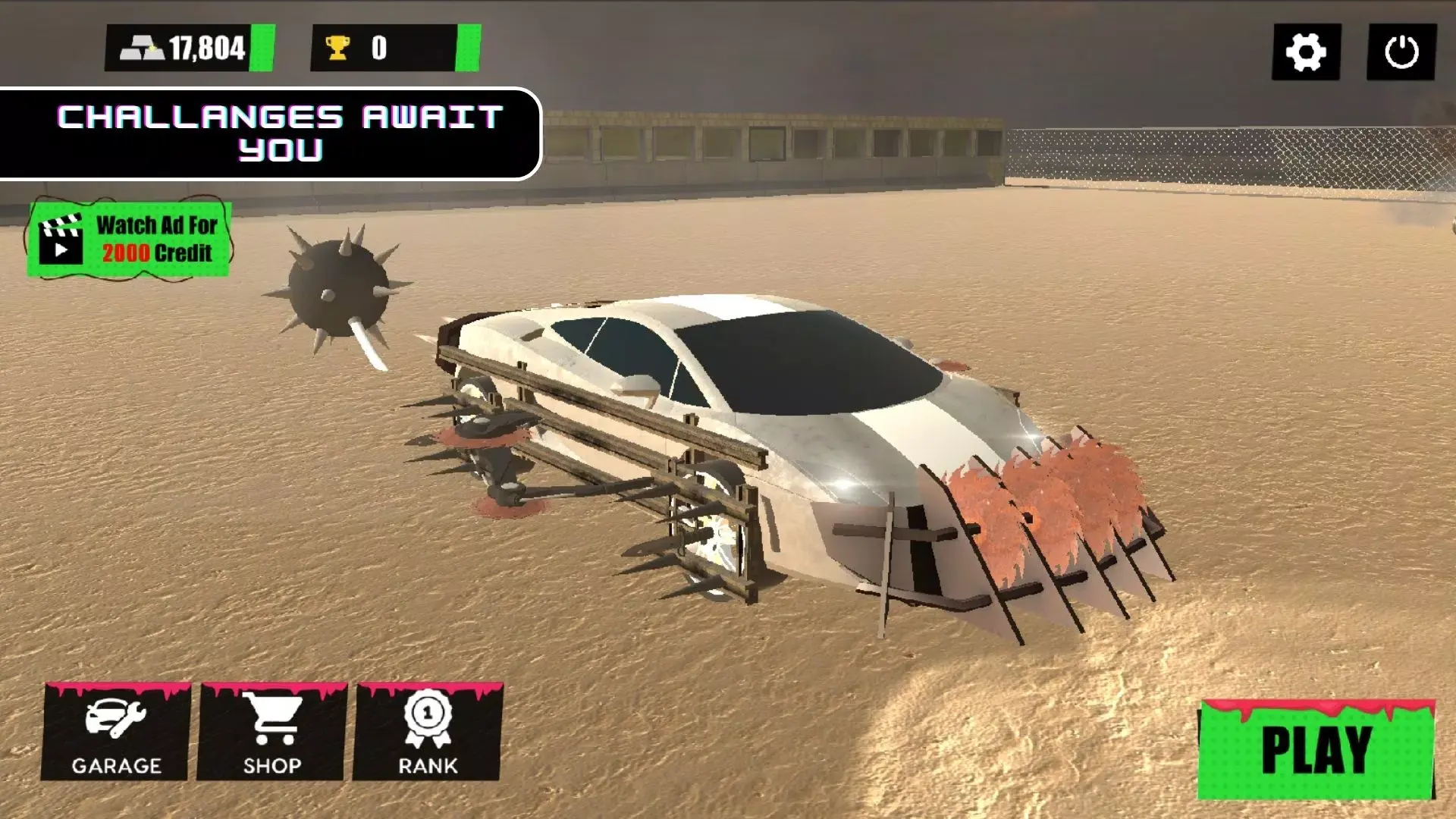This screenshot has width=1456, height=819.
Task: View the Rank leaderboard
Action: (x=427, y=733)
